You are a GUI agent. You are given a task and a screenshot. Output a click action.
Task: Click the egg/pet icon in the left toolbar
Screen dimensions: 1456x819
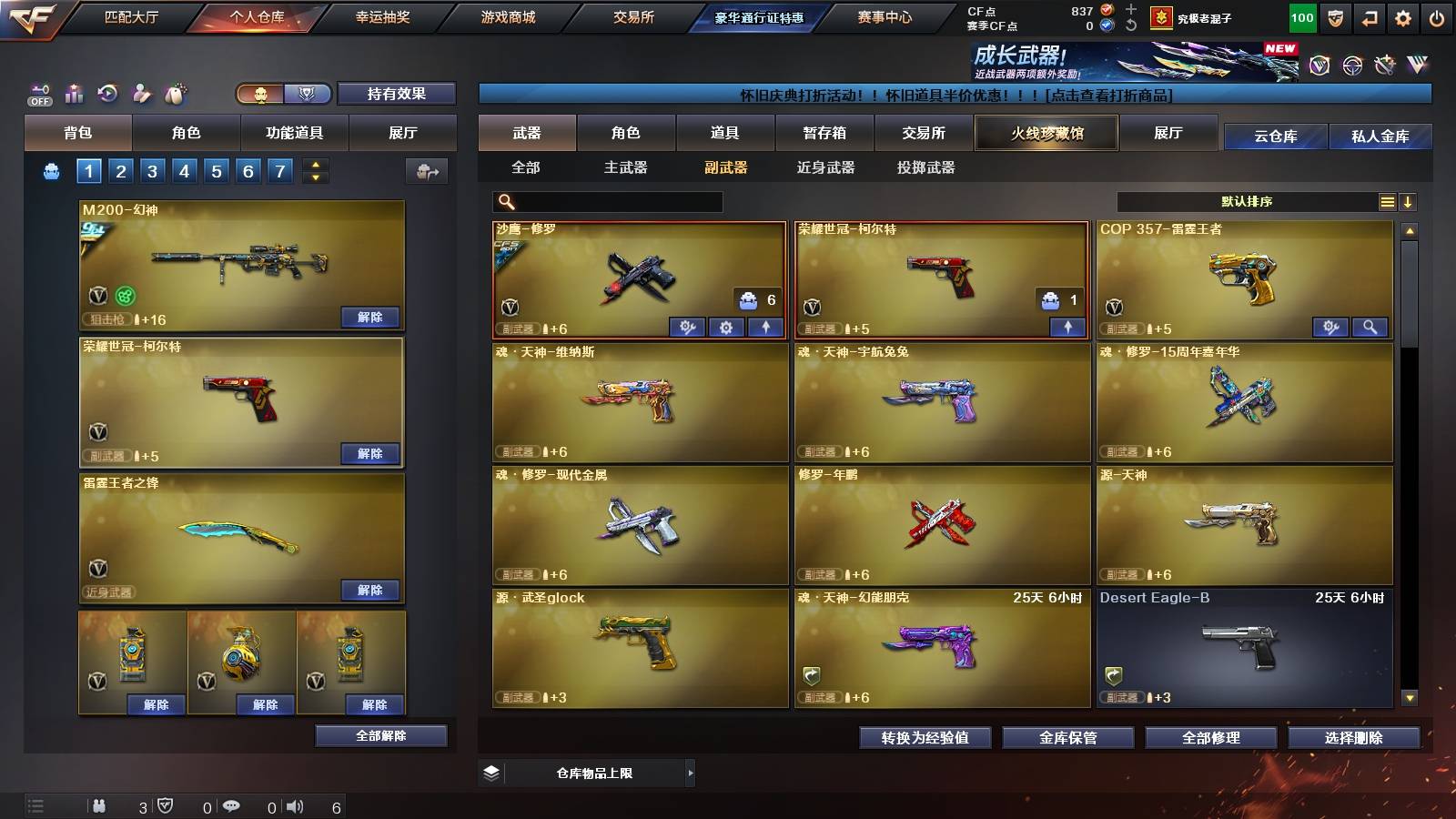173,94
